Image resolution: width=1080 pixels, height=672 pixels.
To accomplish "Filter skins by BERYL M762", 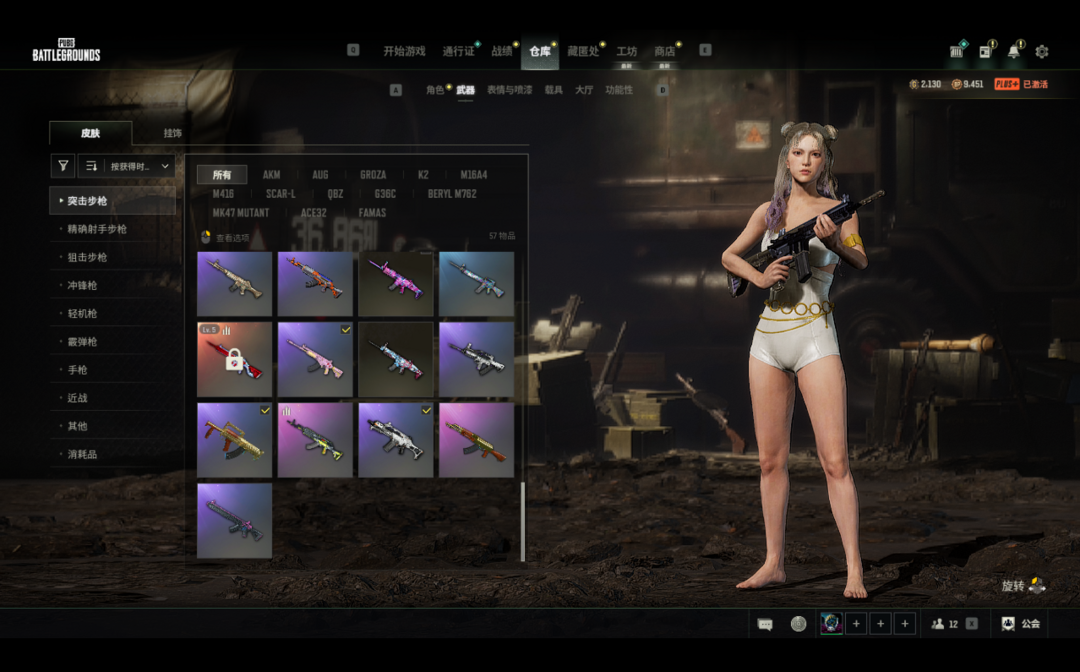I will coord(452,194).
